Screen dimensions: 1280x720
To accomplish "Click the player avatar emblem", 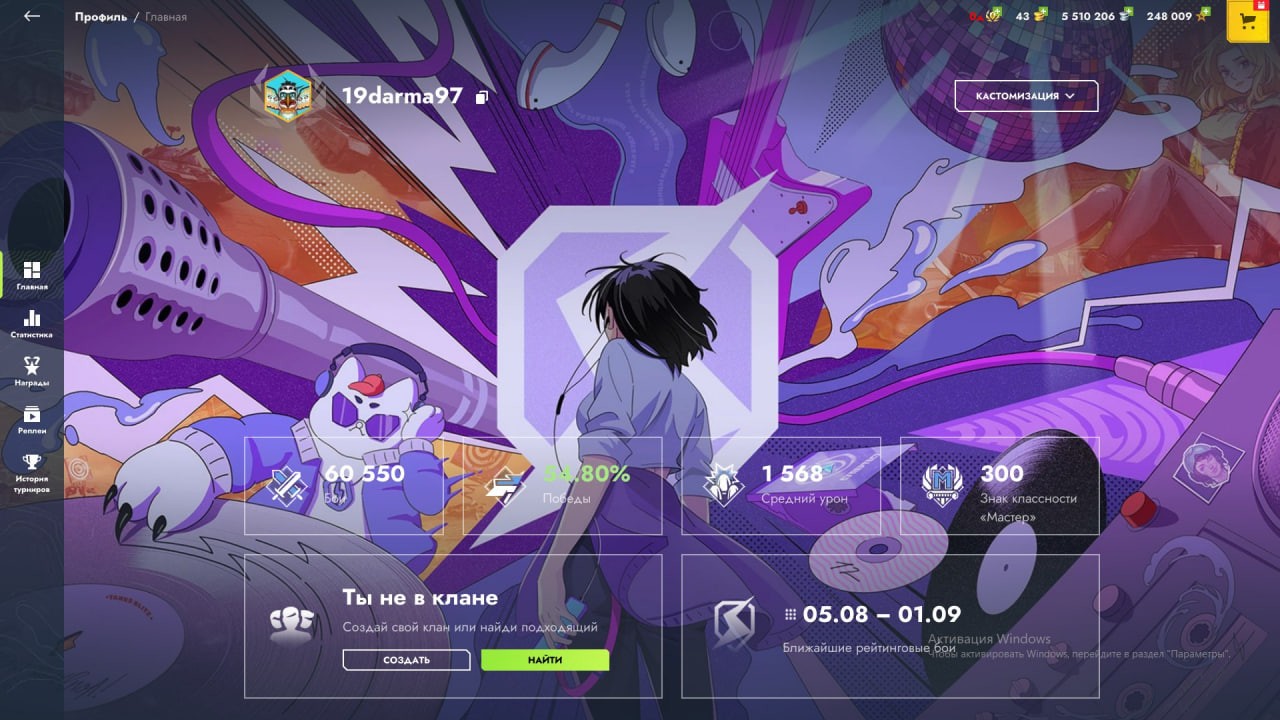I will click(287, 96).
